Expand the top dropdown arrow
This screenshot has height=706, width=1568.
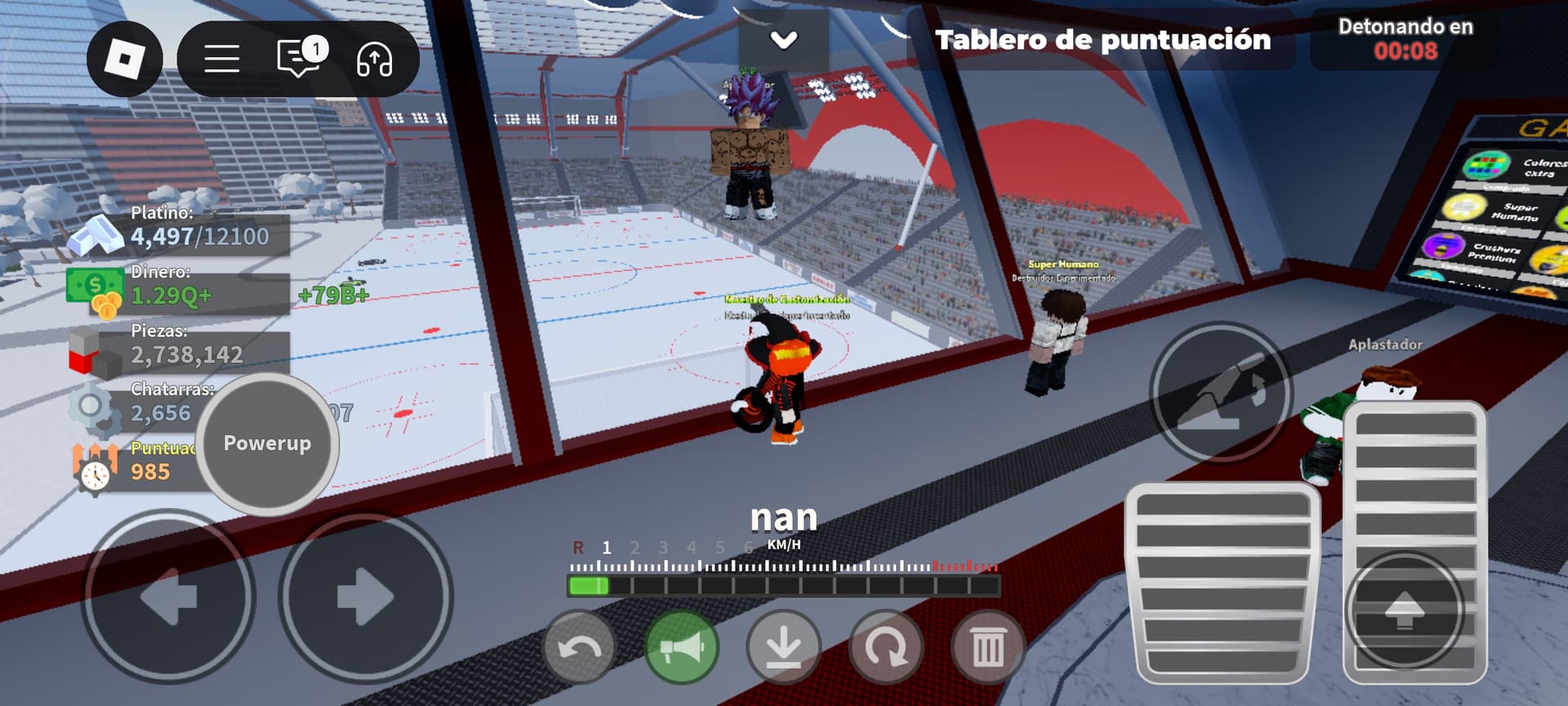(783, 40)
